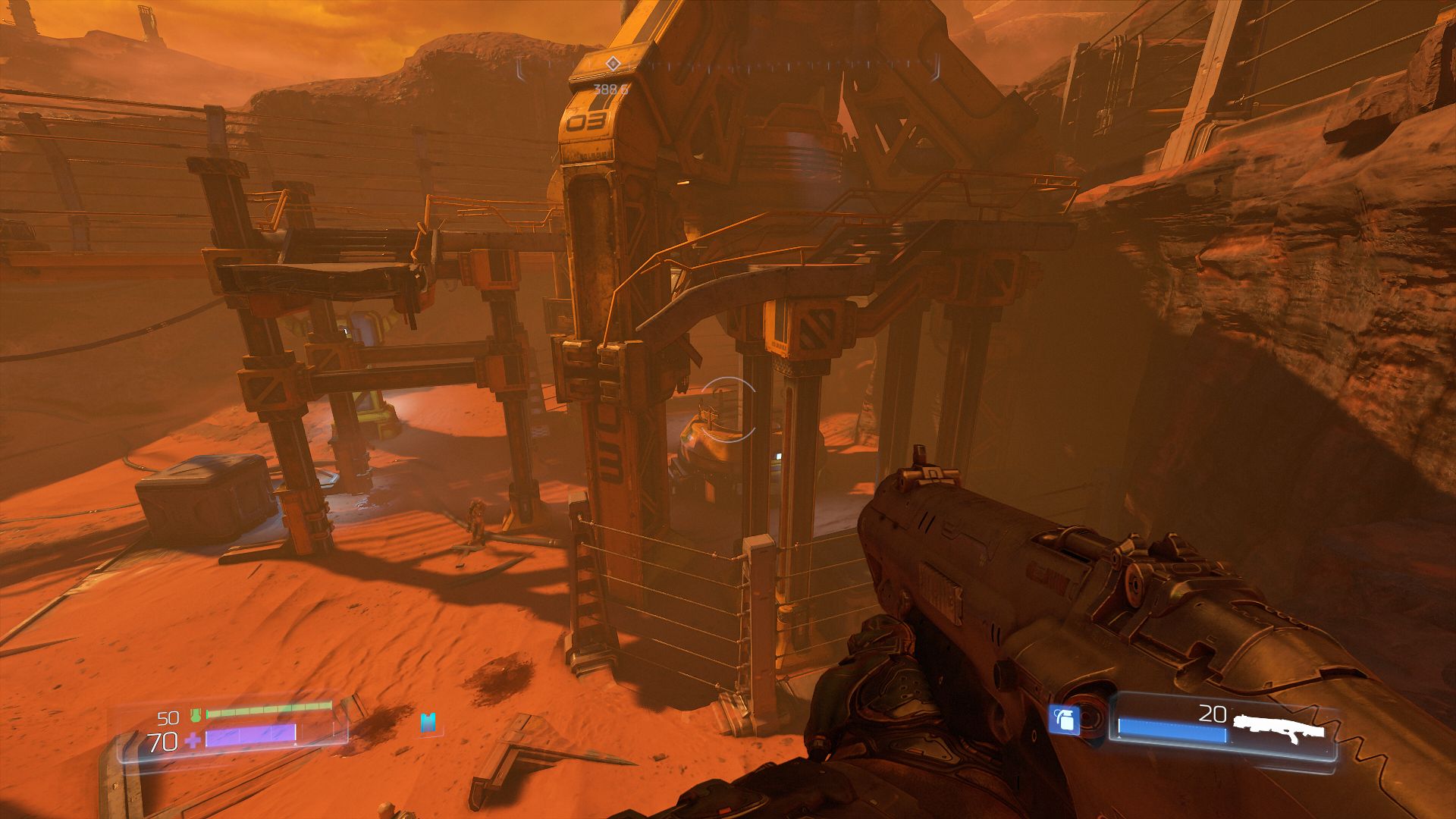Click the purple health cross icon
Image resolution: width=1456 pixels, height=819 pixels.
point(193,739)
